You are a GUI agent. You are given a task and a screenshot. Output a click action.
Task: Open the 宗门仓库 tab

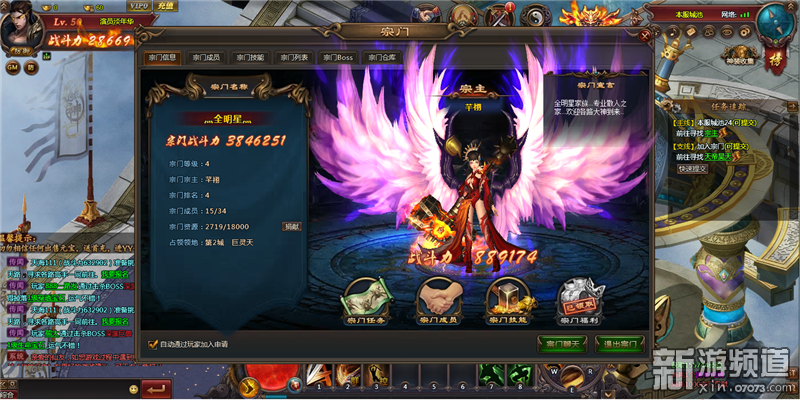tap(381, 57)
